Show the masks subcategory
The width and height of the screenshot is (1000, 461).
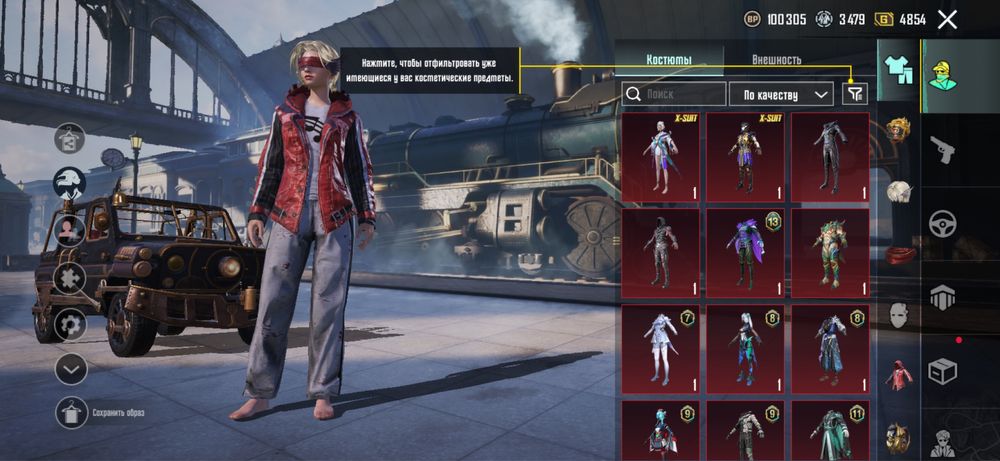tap(898, 315)
